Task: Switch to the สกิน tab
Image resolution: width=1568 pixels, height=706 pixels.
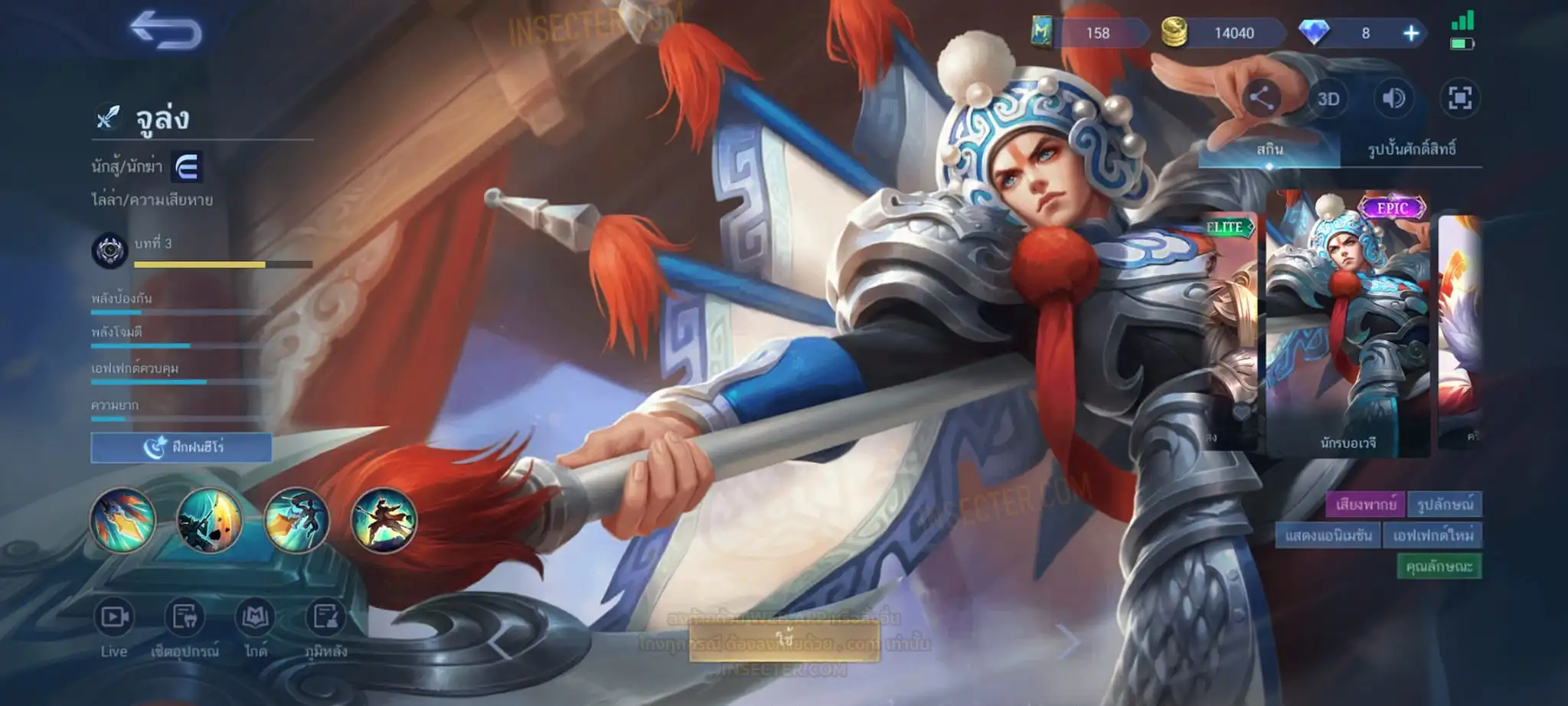Action: (x=1269, y=149)
